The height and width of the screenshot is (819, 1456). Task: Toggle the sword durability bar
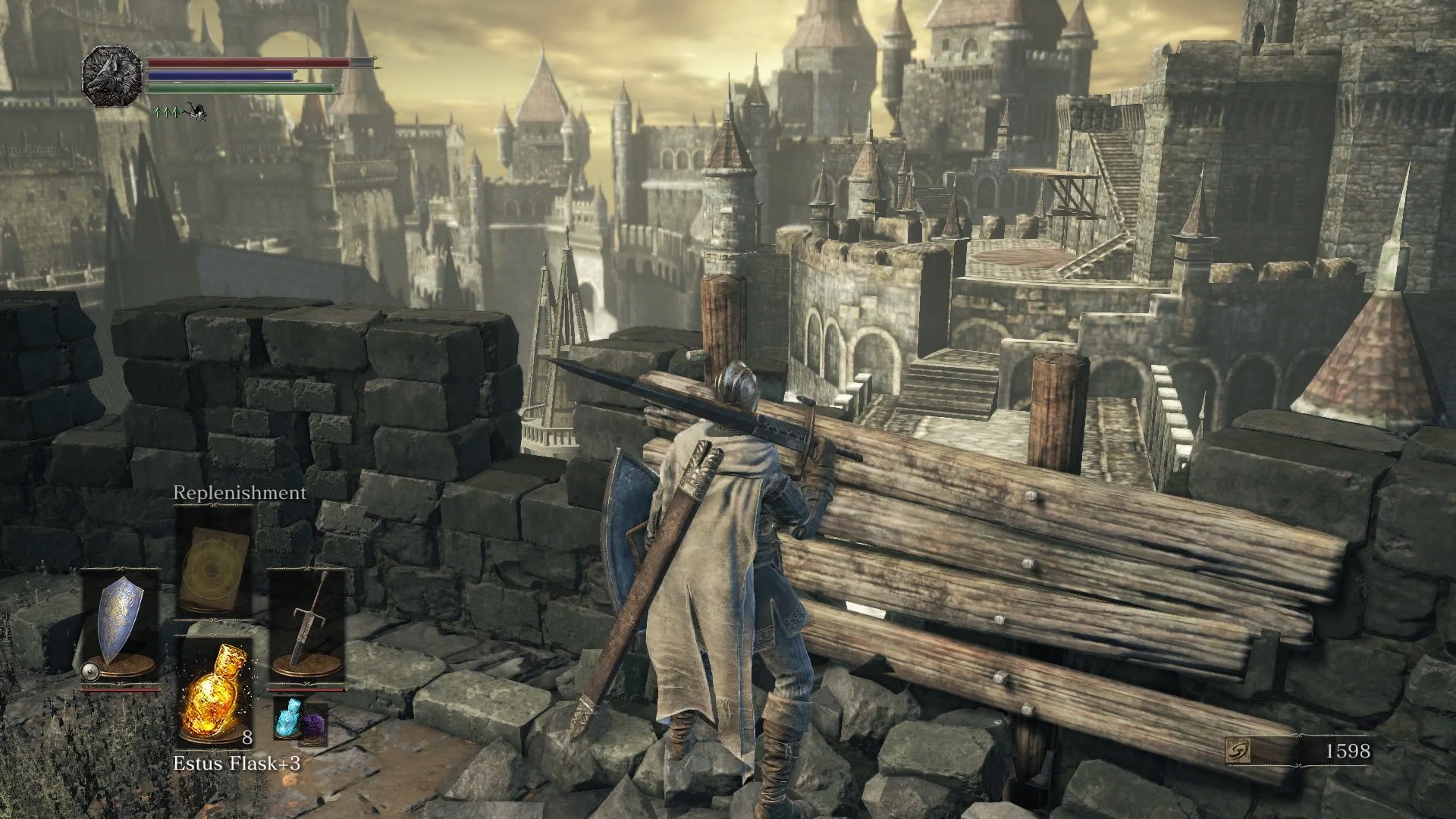click(307, 689)
